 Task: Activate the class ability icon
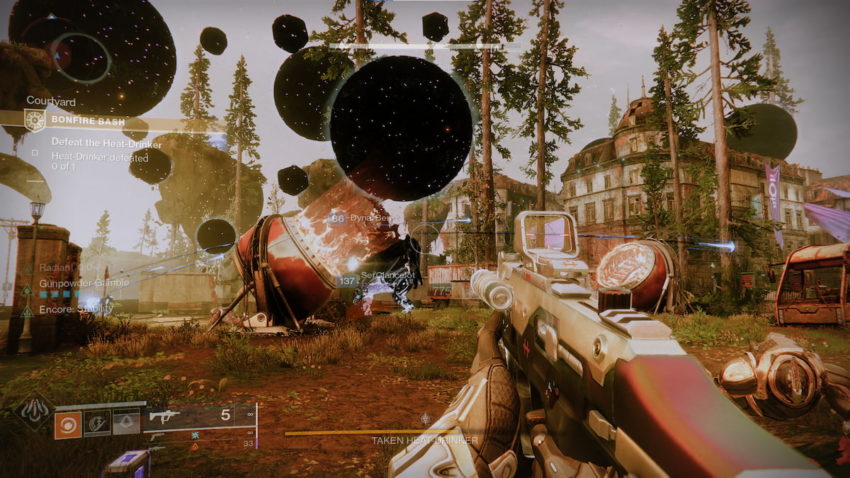[x=127, y=423]
